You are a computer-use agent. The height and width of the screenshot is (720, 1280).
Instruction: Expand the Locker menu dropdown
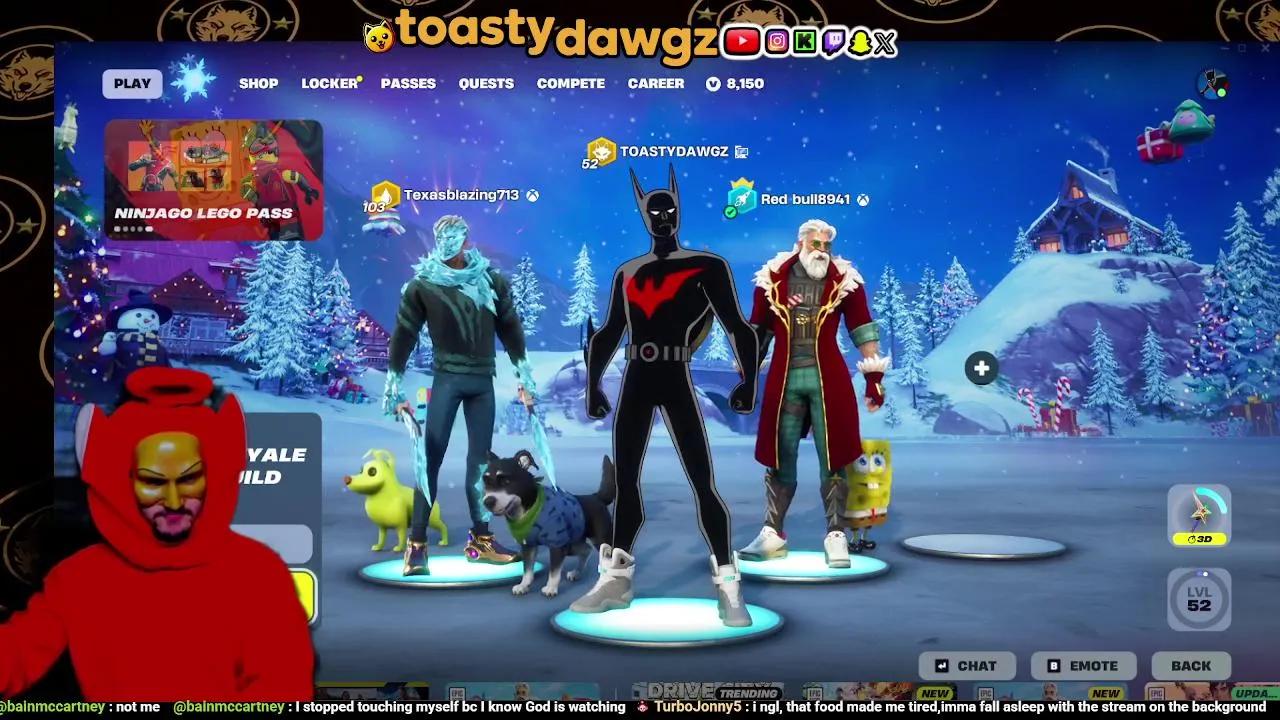pos(329,83)
